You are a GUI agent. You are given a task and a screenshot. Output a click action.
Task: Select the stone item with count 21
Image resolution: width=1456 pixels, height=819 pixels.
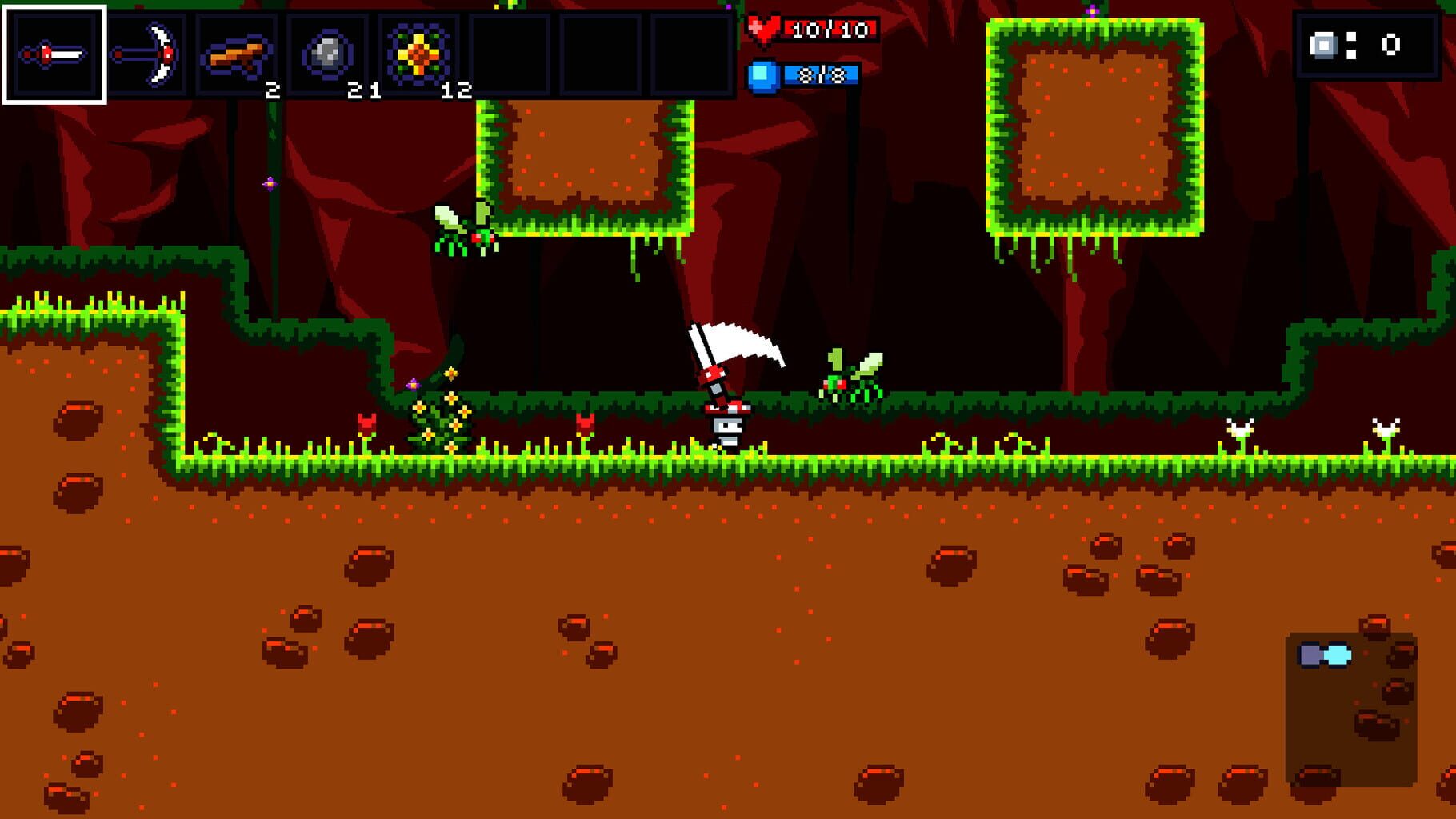pyautogui.click(x=327, y=54)
